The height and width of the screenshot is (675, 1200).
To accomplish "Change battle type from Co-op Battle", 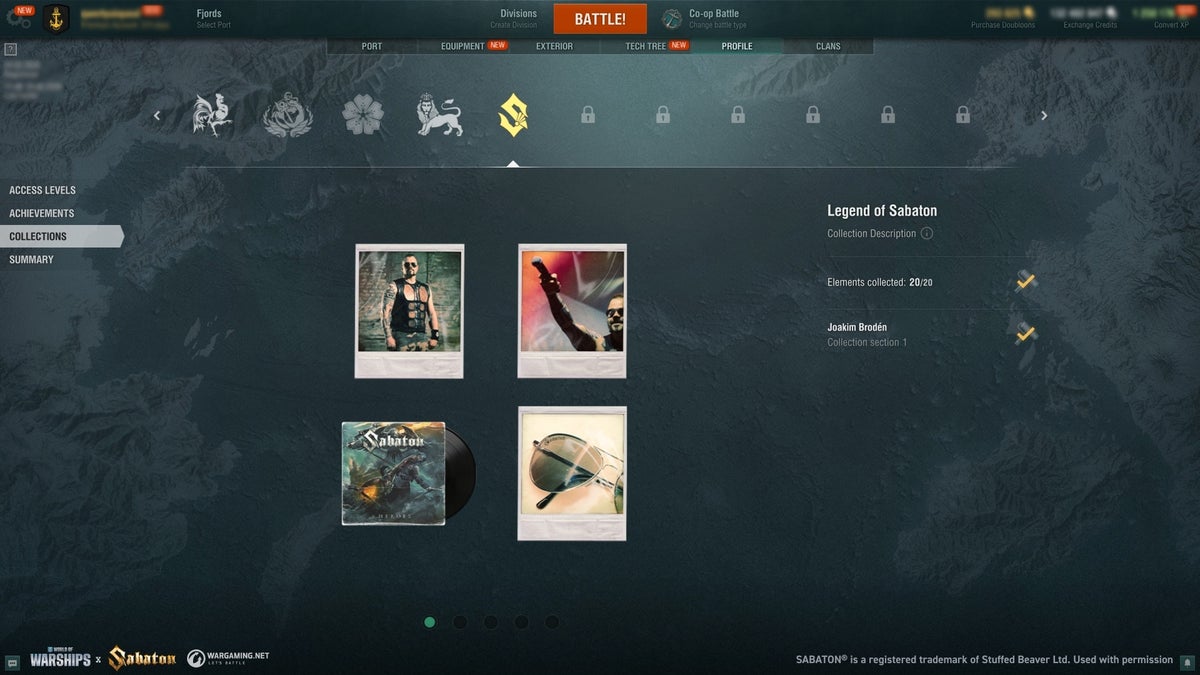I will 716,18.
